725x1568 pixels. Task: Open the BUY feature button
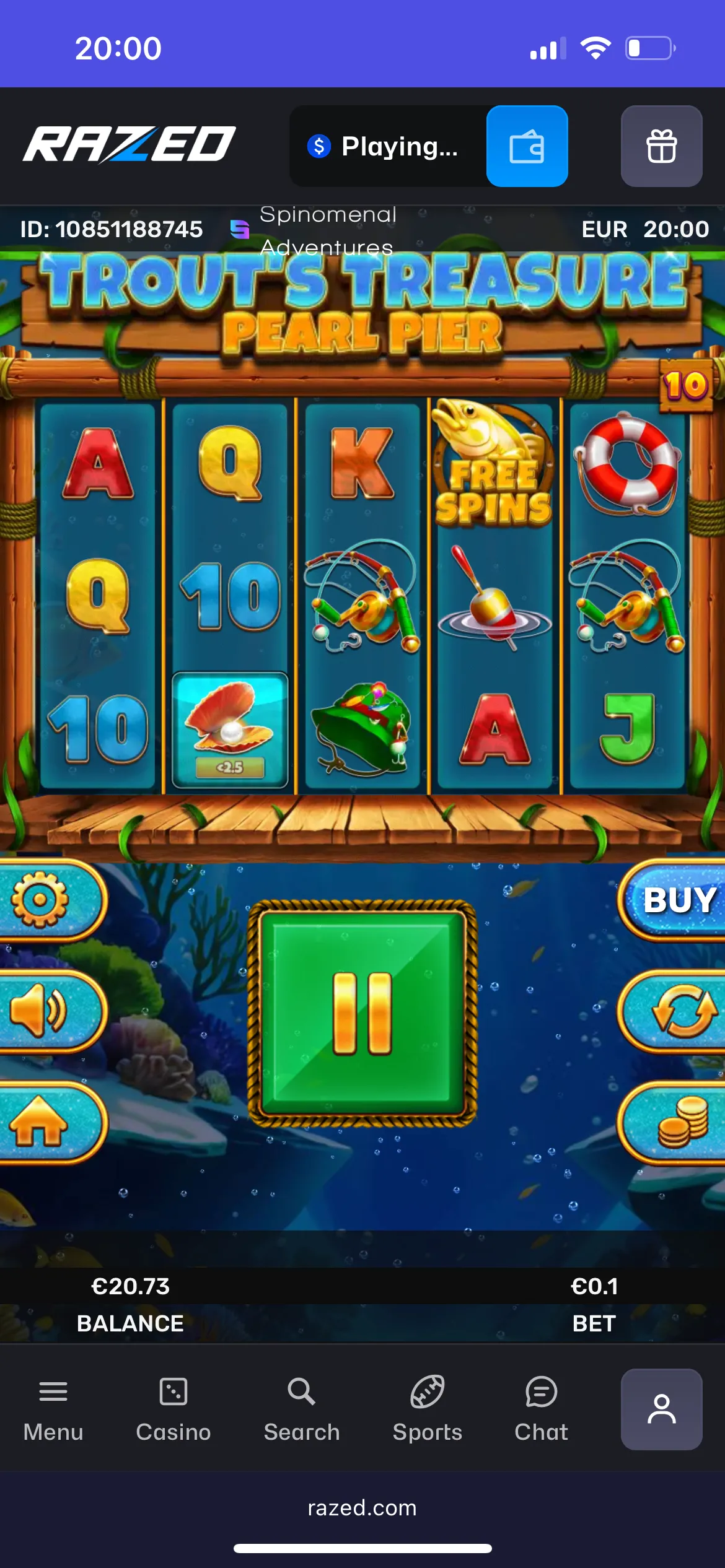679,900
